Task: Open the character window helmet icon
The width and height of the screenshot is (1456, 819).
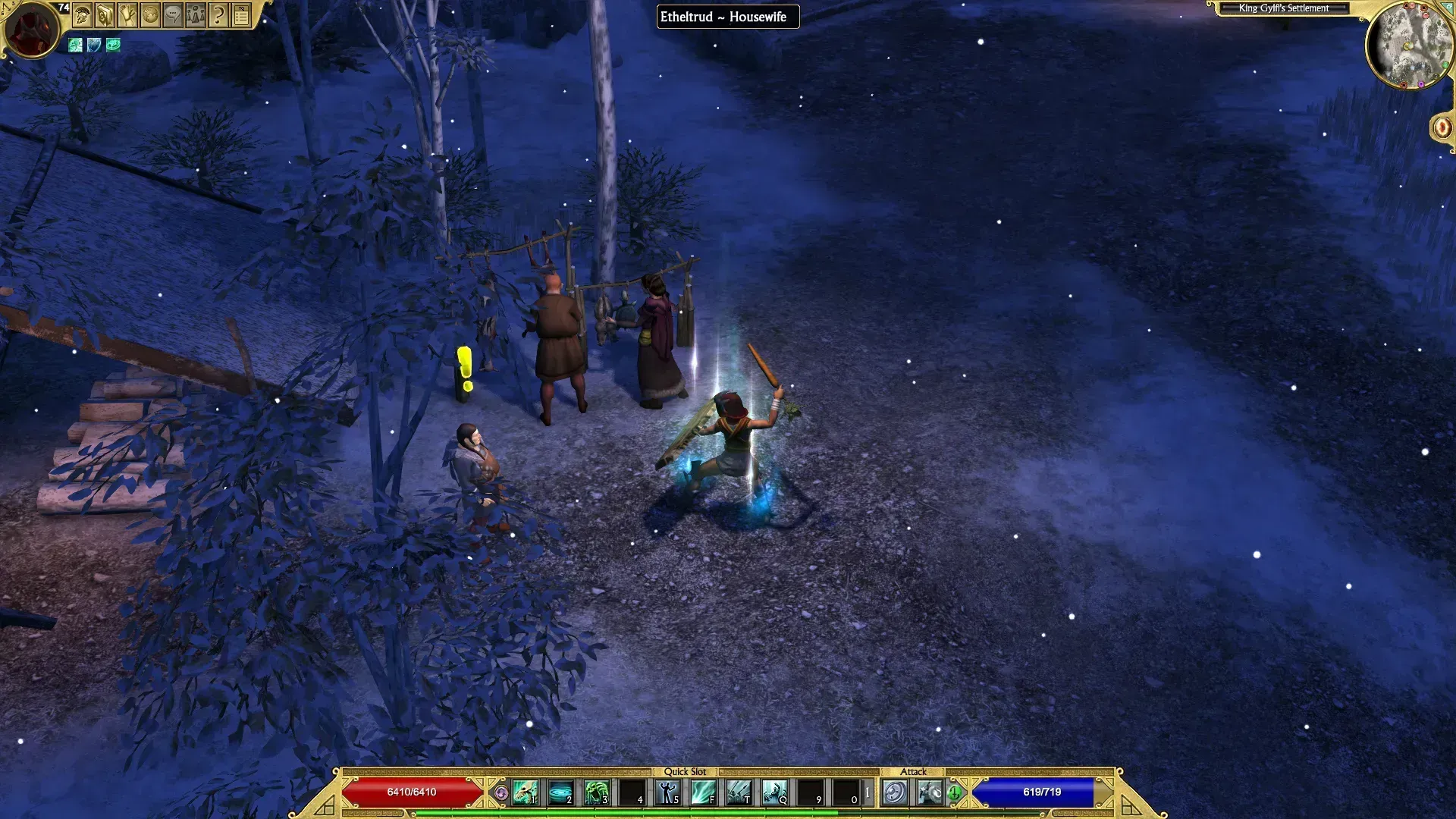Action: [x=82, y=14]
